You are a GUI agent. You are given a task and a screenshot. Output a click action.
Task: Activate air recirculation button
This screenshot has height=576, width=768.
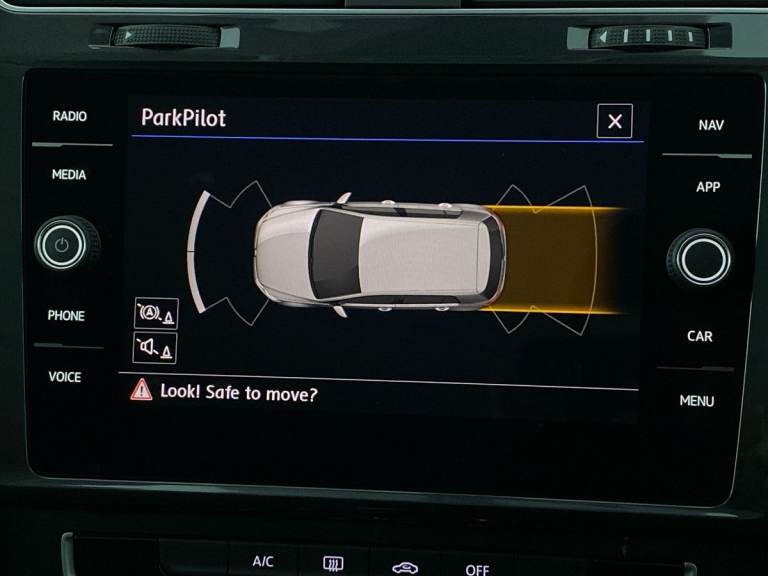point(405,566)
